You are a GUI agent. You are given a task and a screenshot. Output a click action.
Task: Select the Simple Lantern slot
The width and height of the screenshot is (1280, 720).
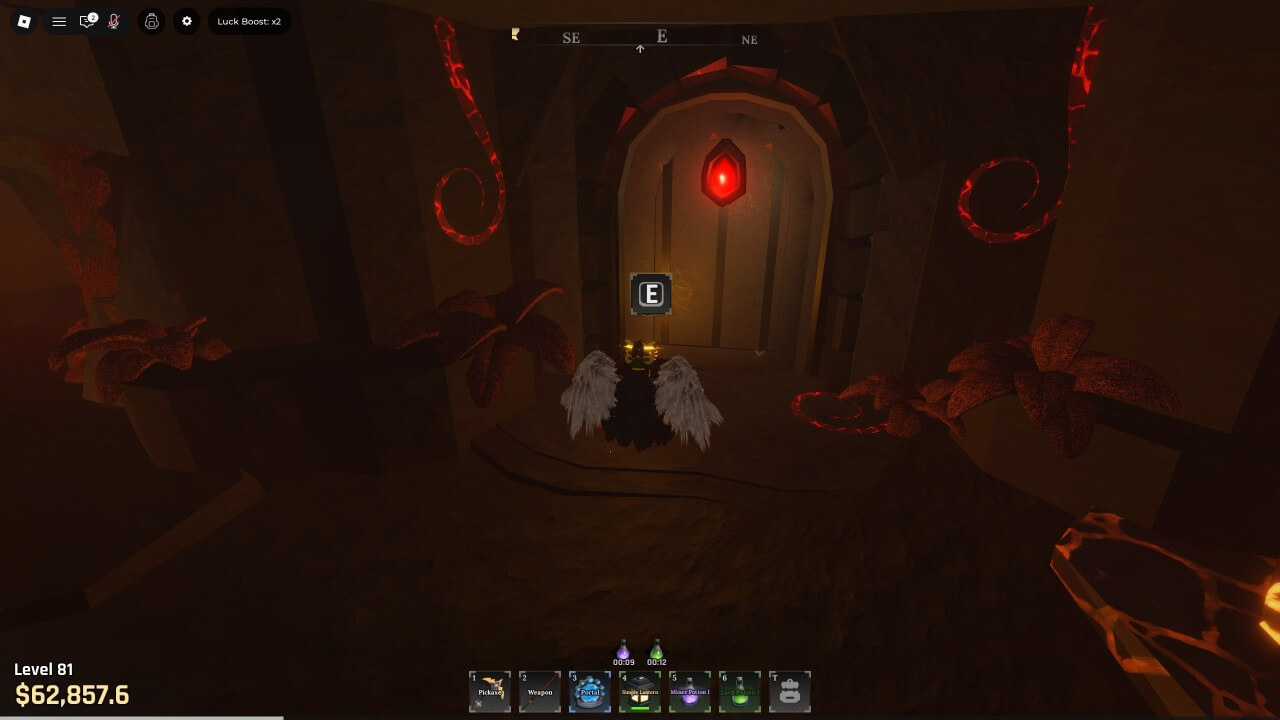click(x=640, y=691)
